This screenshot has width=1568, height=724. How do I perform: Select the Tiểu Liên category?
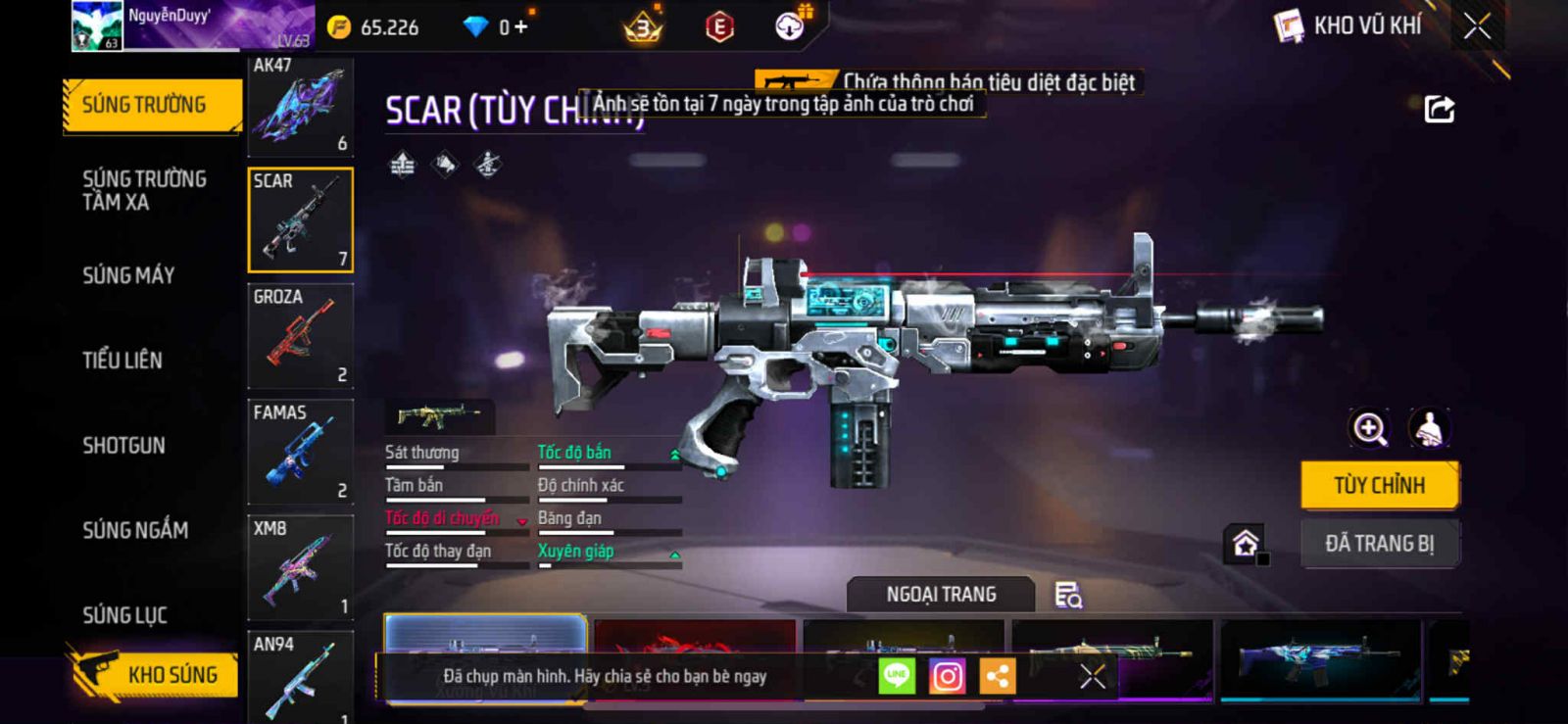coord(122,361)
